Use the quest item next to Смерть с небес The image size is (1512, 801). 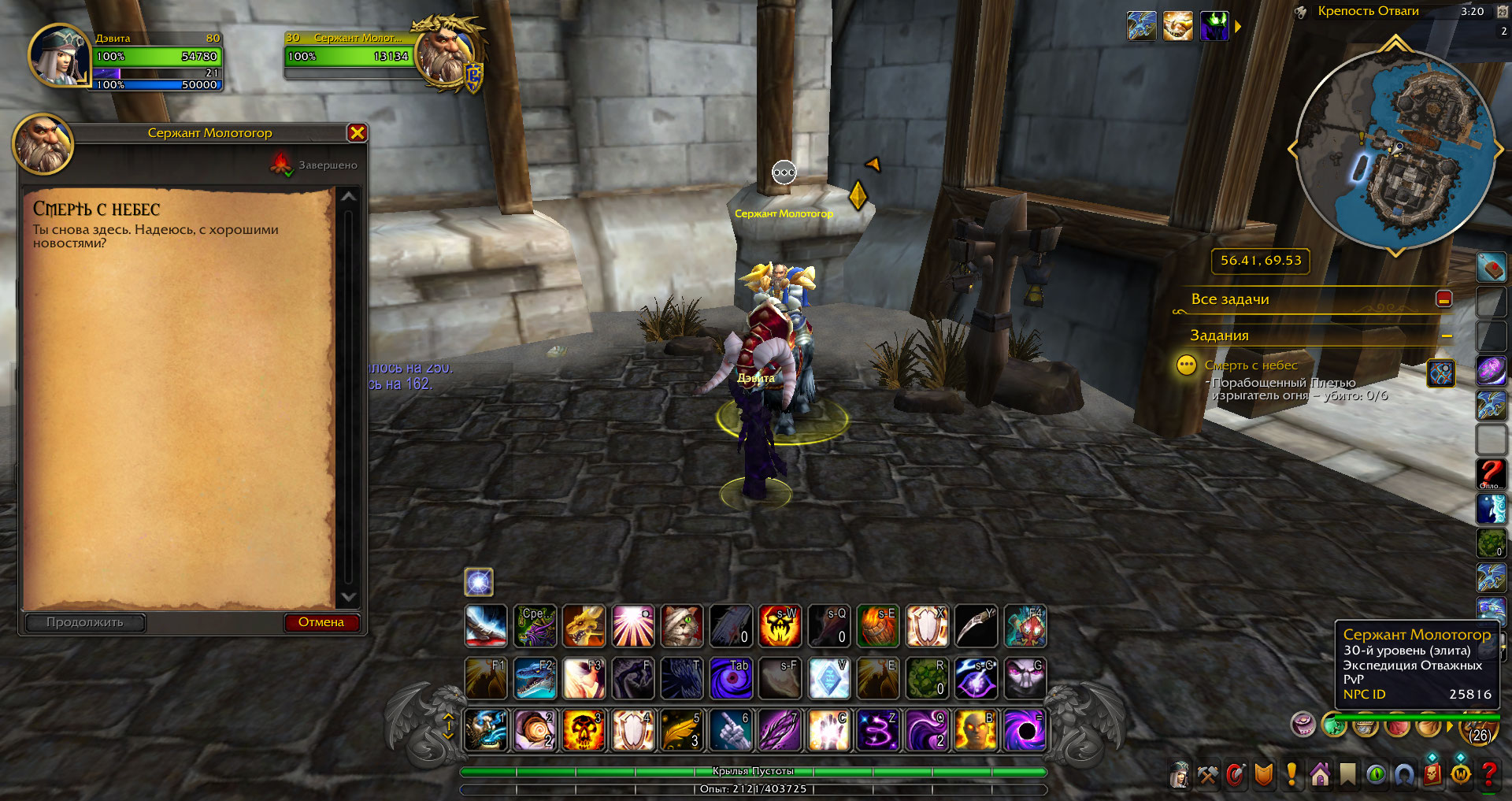(1440, 373)
